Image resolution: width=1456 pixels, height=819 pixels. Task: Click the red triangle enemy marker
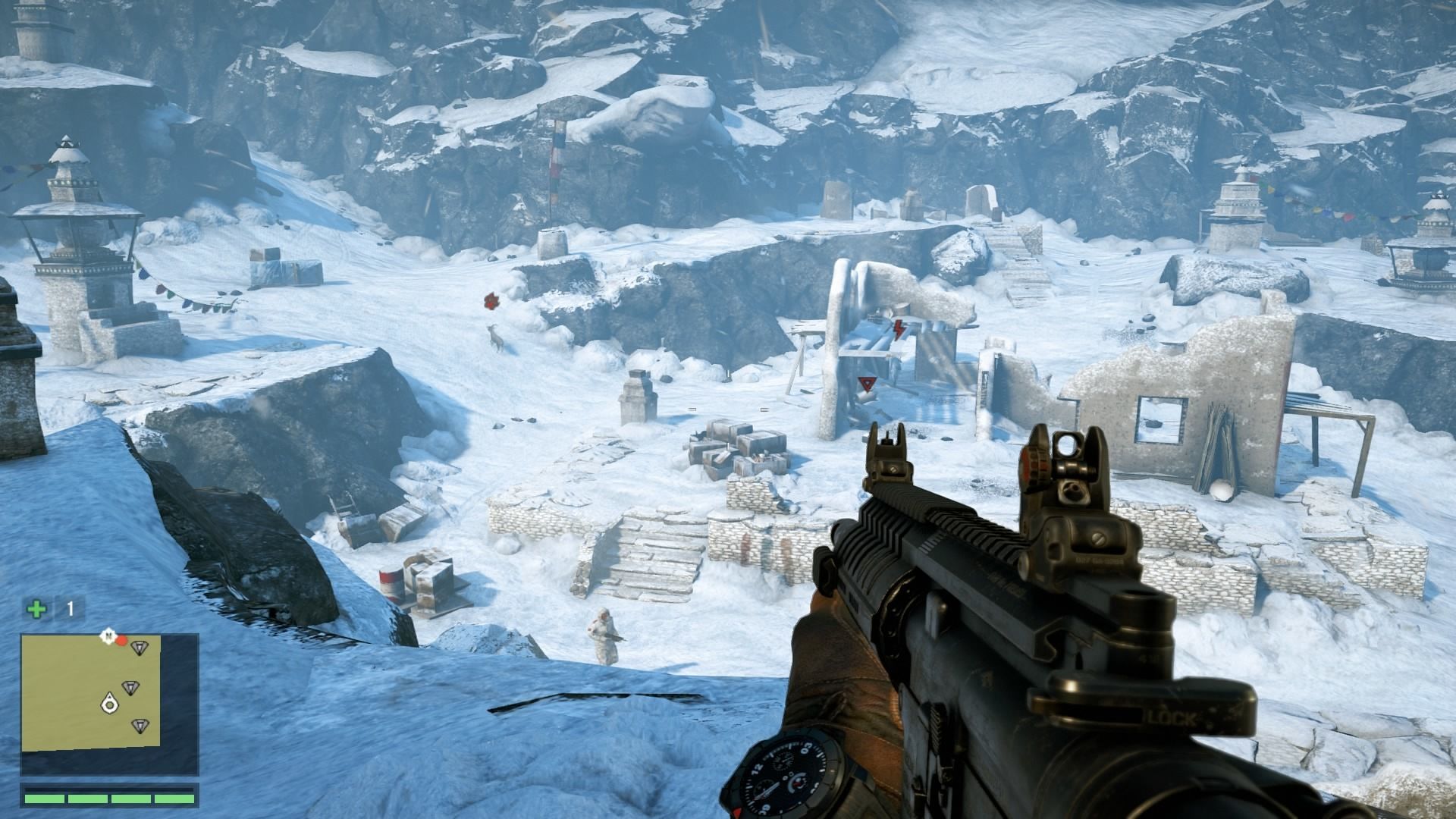[865, 384]
